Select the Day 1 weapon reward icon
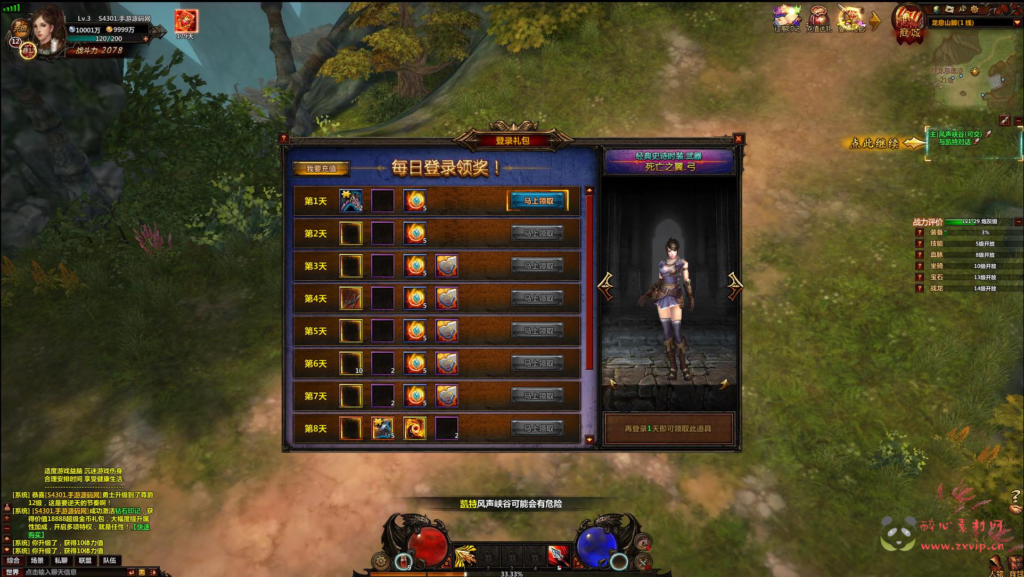1024x577 pixels. point(350,201)
